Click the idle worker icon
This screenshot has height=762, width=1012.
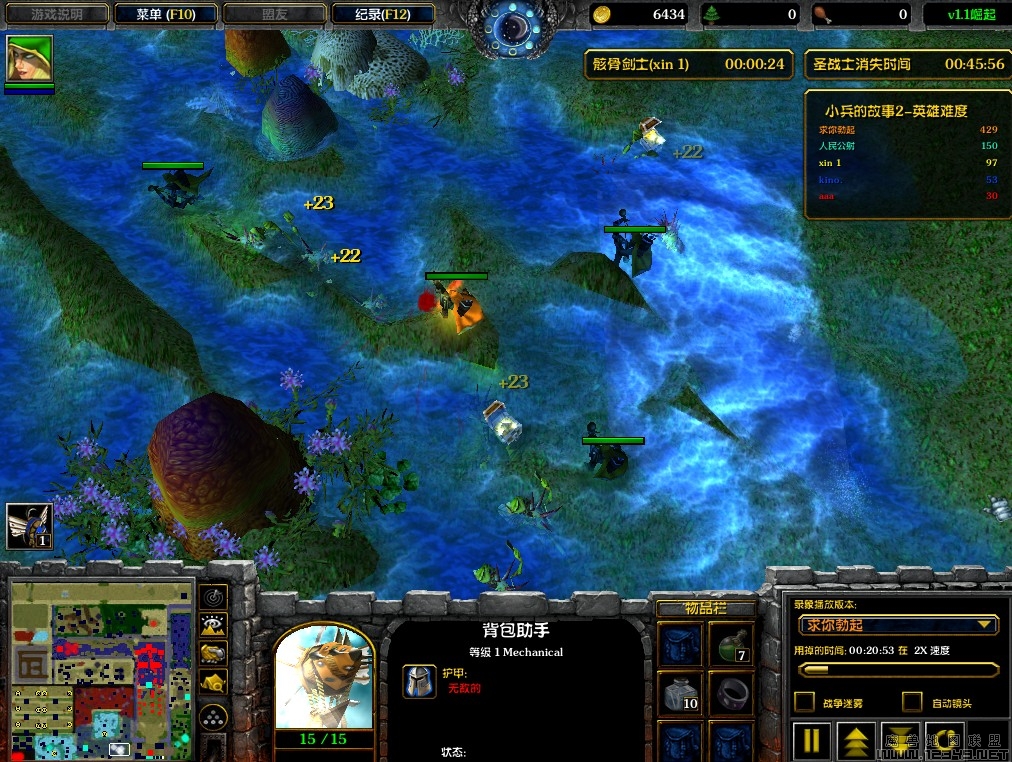click(29, 525)
